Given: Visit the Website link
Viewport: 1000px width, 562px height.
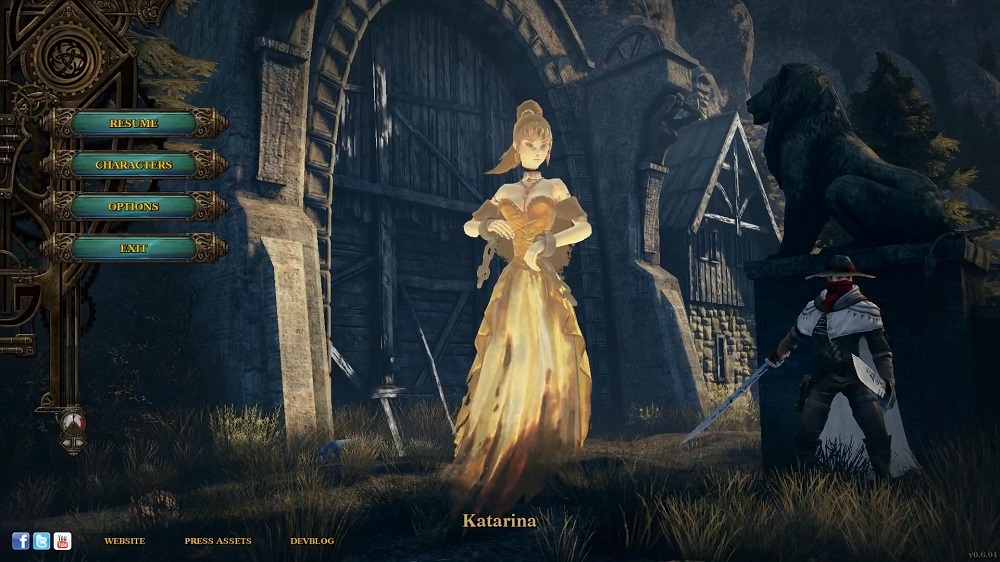Looking at the screenshot, I should coord(124,541).
